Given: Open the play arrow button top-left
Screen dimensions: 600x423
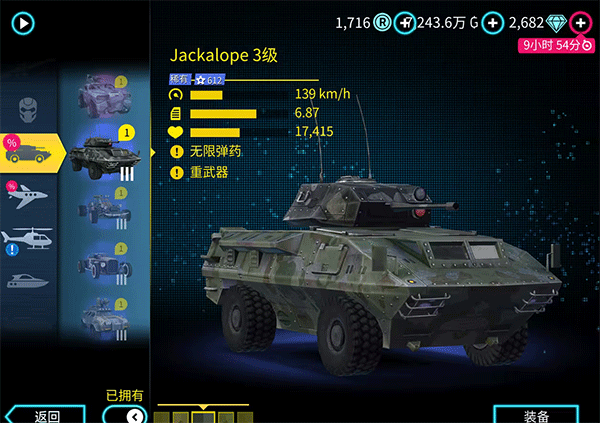Looking at the screenshot, I should [22, 22].
